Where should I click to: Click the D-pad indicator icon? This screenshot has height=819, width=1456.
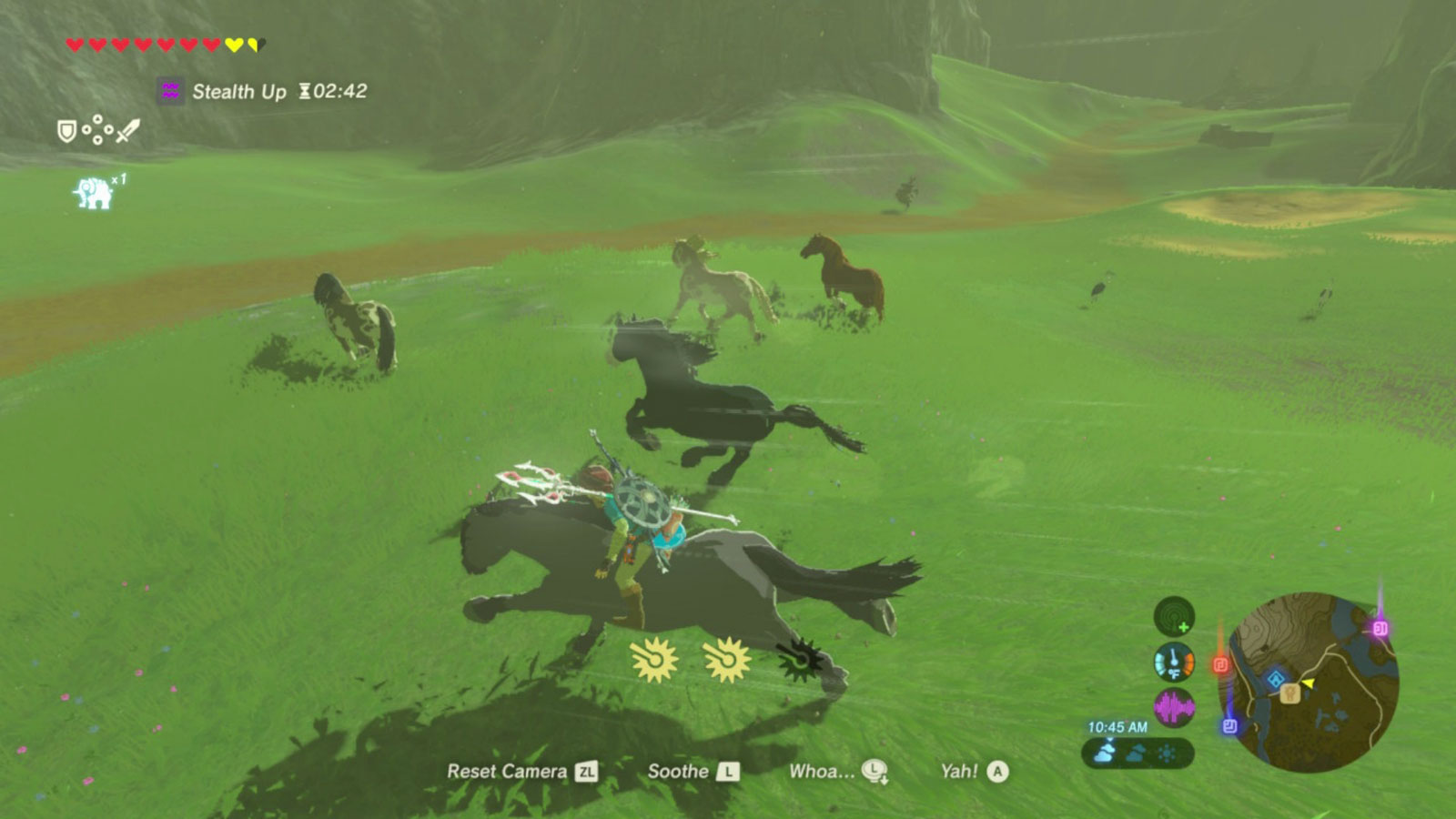click(x=97, y=128)
